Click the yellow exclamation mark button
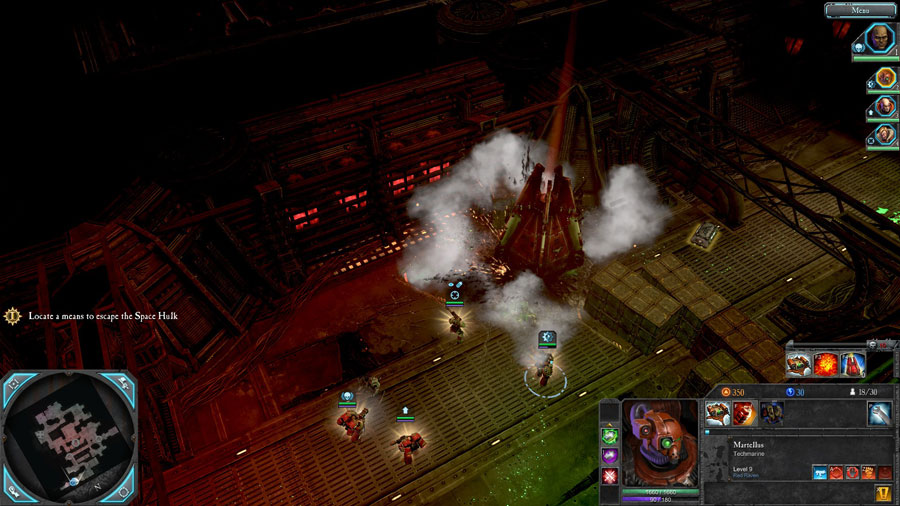This screenshot has height=506, width=900. (x=883, y=493)
